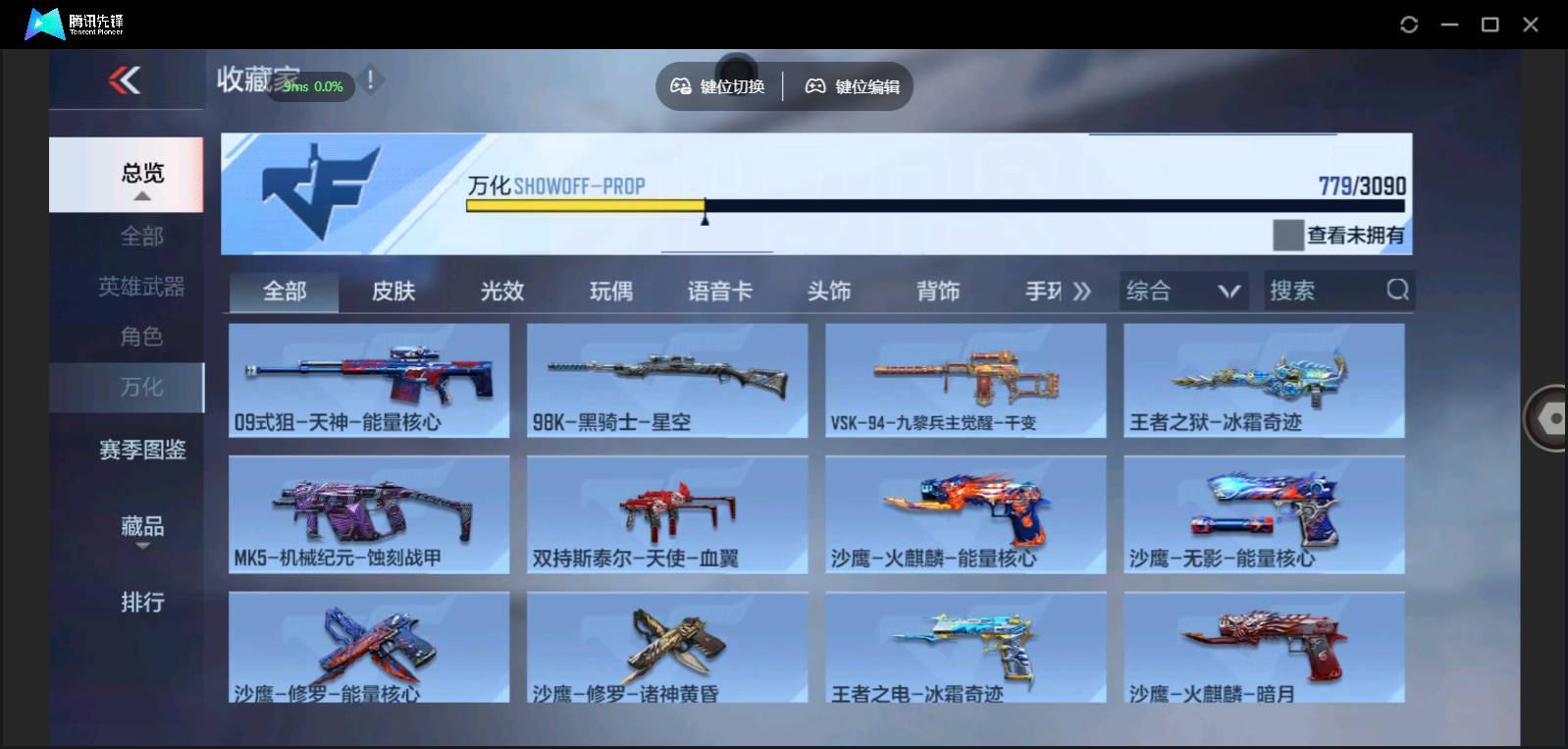Screen dimensions: 1568x749
Task: Select the 键位切换 key-binding switch icon
Action: [679, 85]
